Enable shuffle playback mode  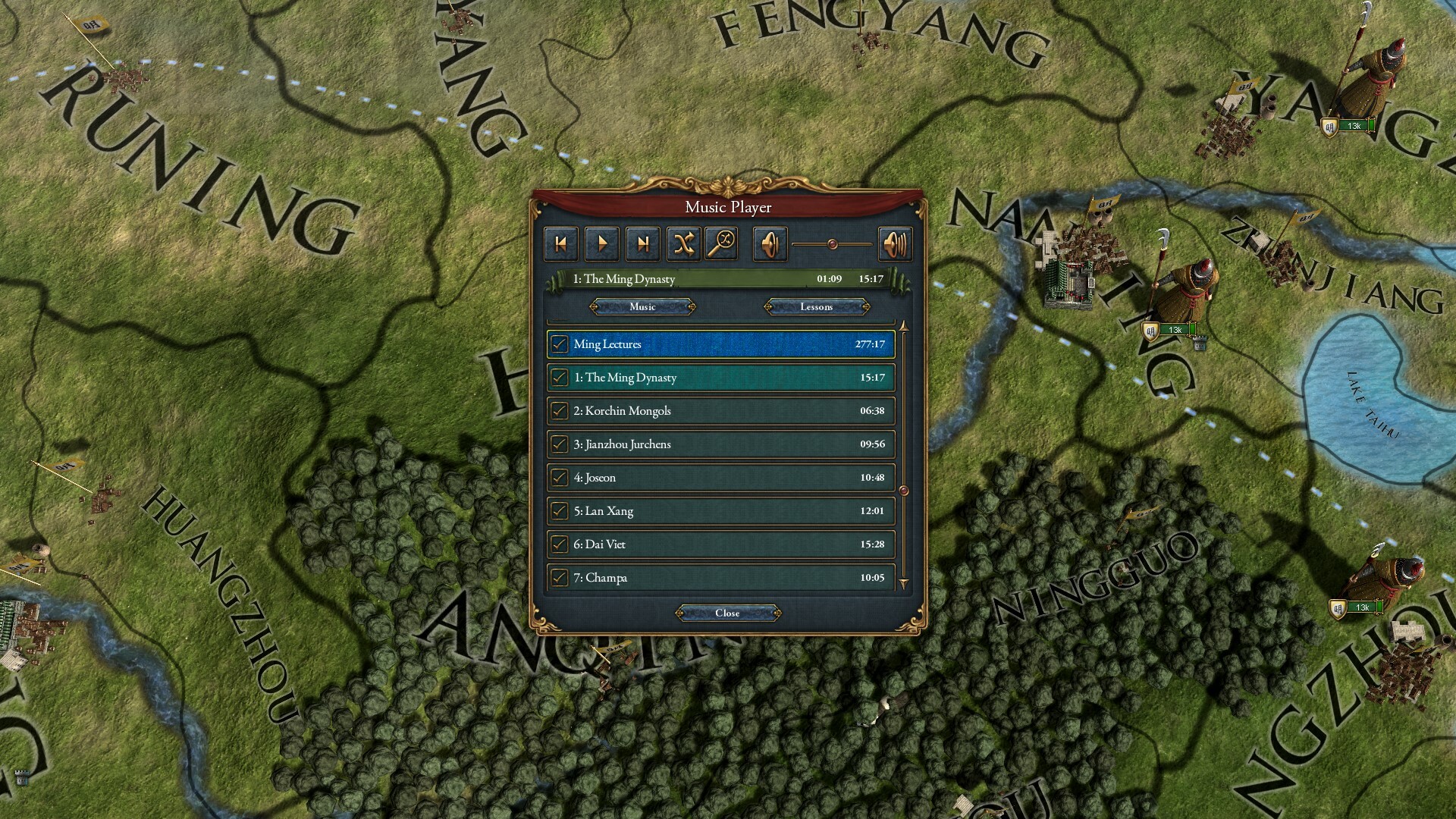click(x=685, y=243)
